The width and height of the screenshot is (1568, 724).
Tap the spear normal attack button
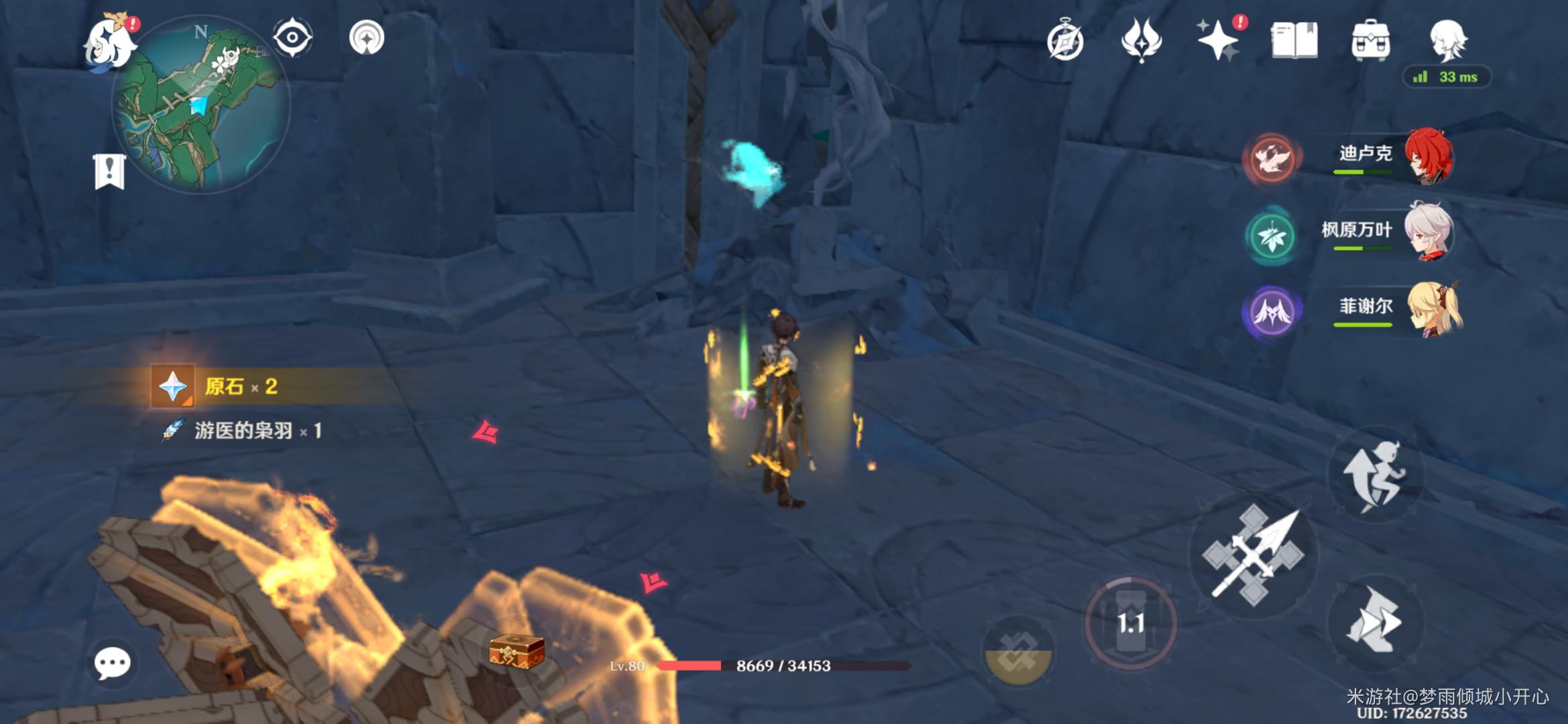tap(1253, 556)
